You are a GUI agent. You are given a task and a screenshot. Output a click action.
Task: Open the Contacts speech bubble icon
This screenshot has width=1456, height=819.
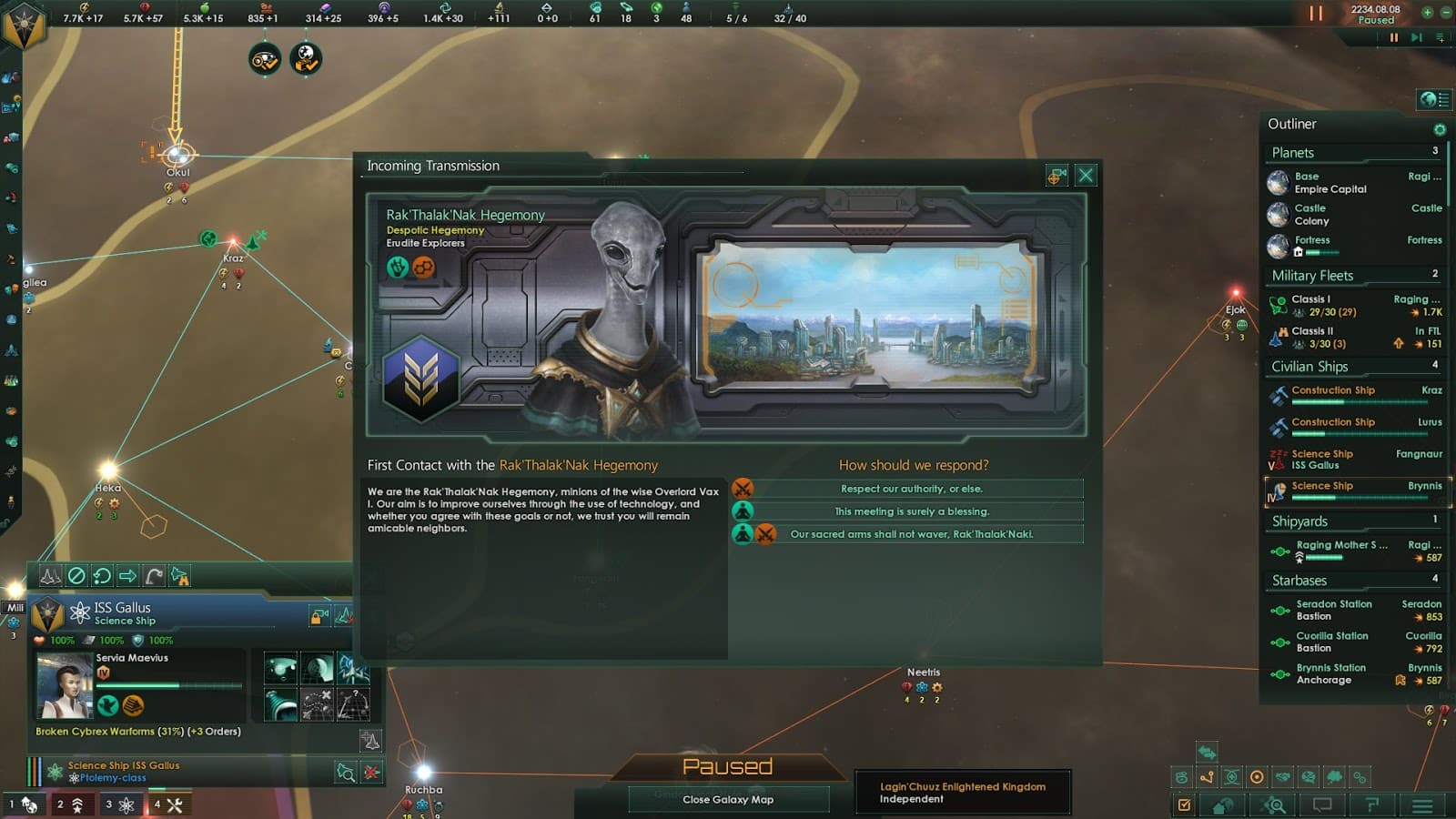[1321, 804]
